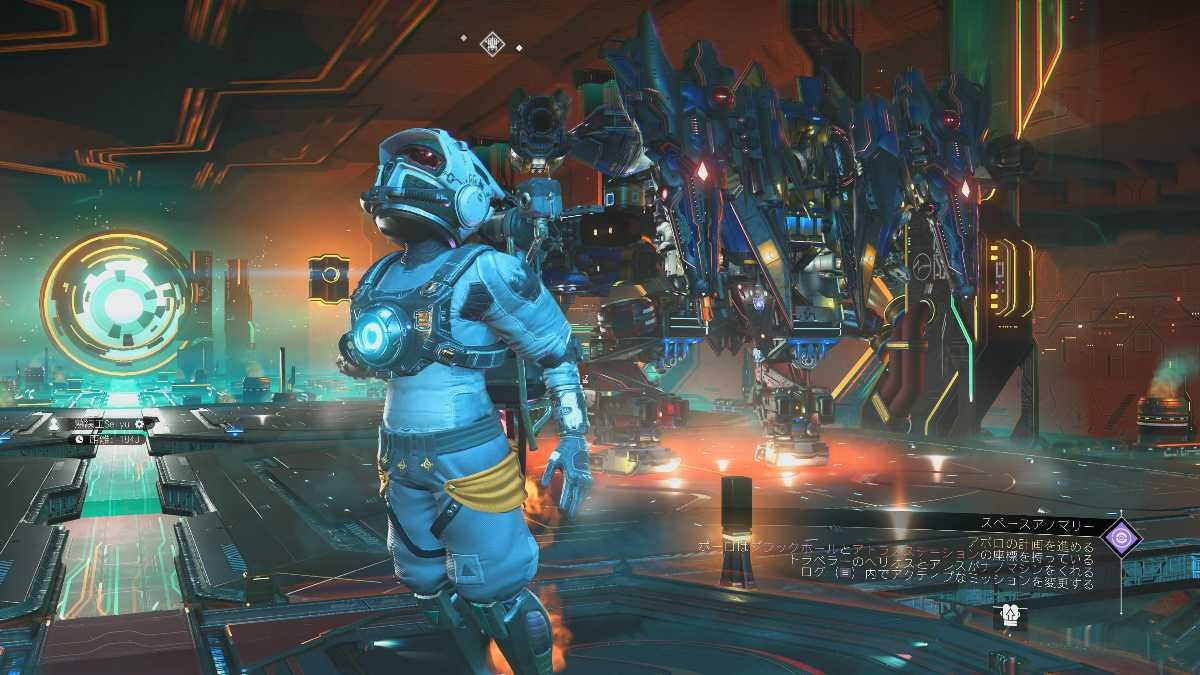The height and width of the screenshot is (675, 1200).
Task: Click the purple Space Anomaly mission icon
Action: [x=1120, y=537]
